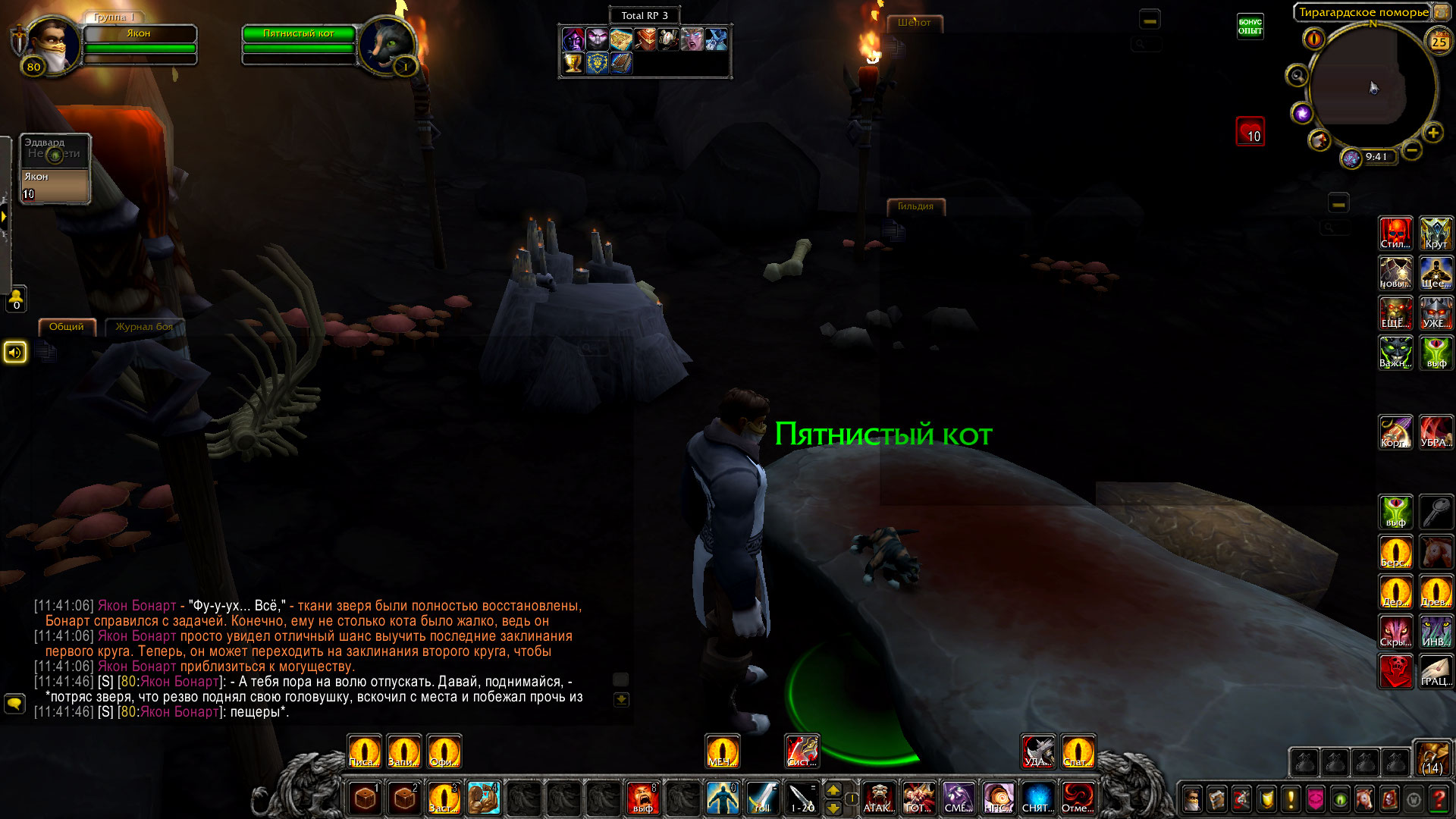
Task: Toggle the chat voice speaker button
Action: pyautogui.click(x=15, y=353)
